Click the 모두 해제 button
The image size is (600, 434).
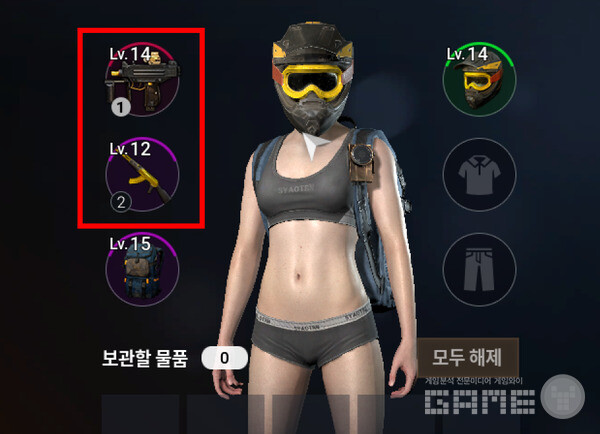coord(468,356)
